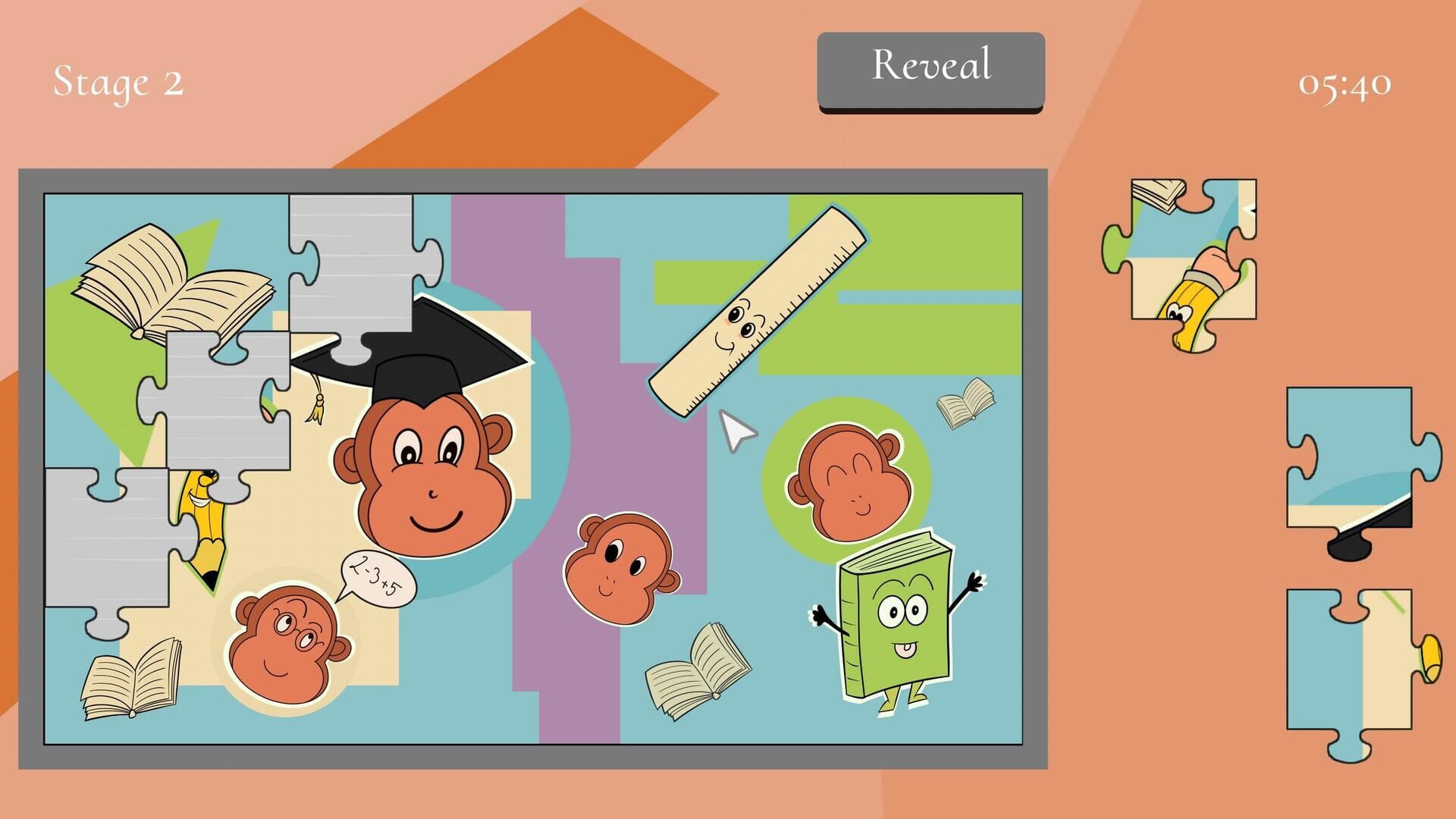Click the 05:40 timer display

pyautogui.click(x=1346, y=83)
